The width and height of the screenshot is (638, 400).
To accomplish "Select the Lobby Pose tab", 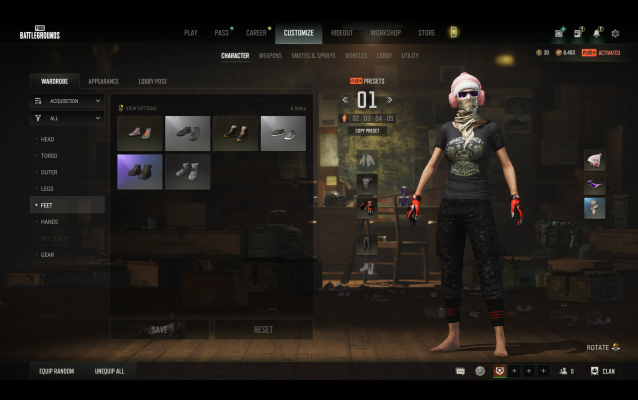I will pyautogui.click(x=153, y=81).
